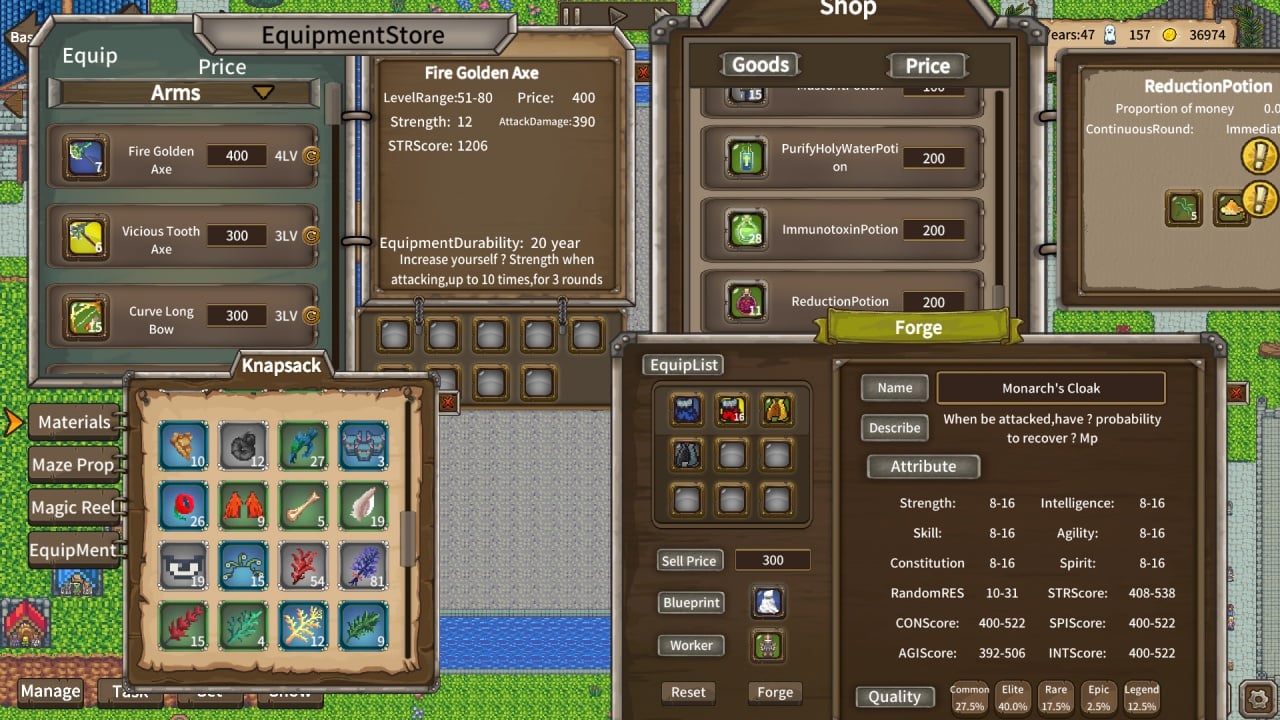
Task: Switch to the Materials knapsack tab
Action: pyautogui.click(x=74, y=422)
